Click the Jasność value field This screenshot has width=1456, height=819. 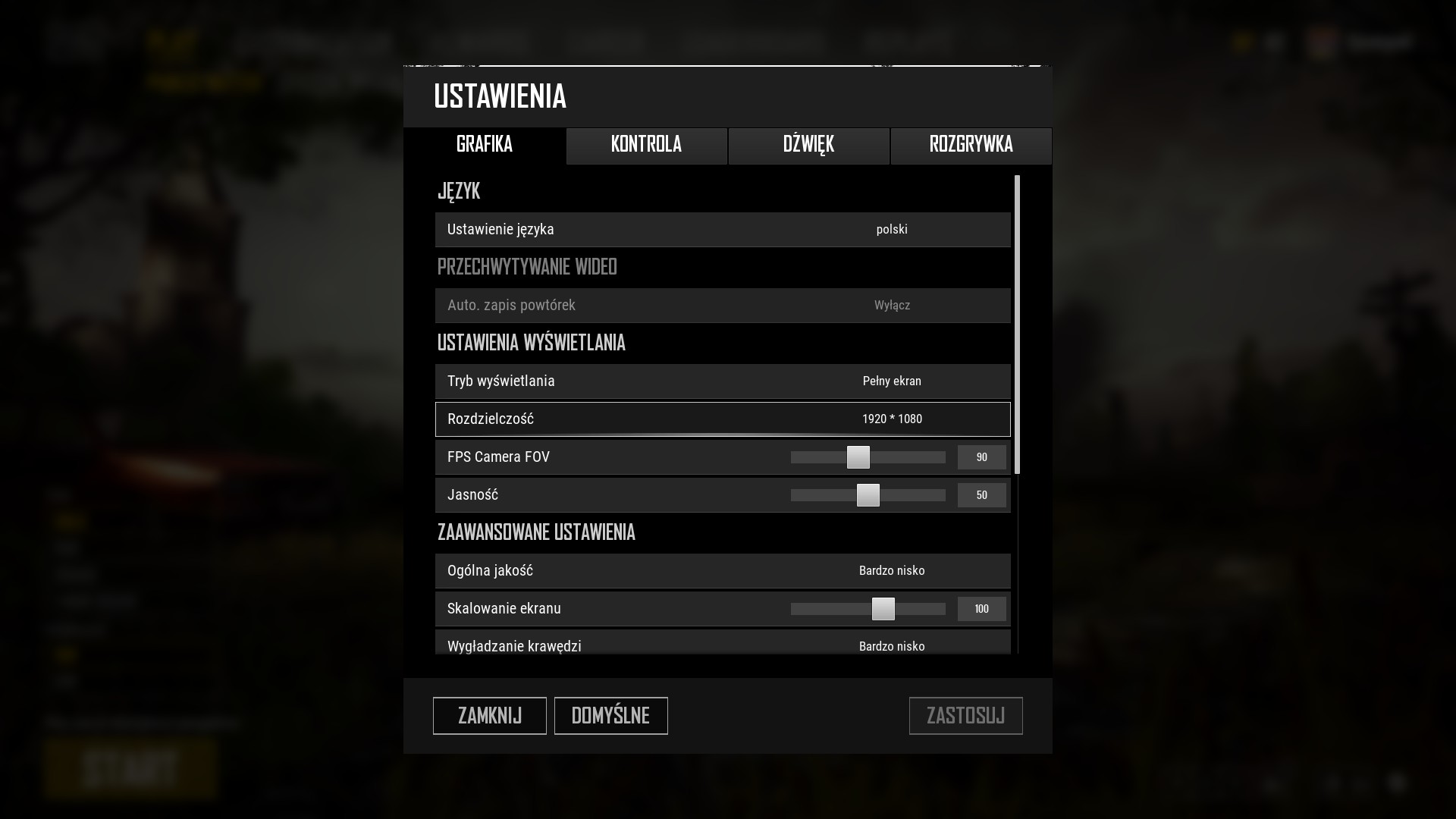tap(981, 495)
